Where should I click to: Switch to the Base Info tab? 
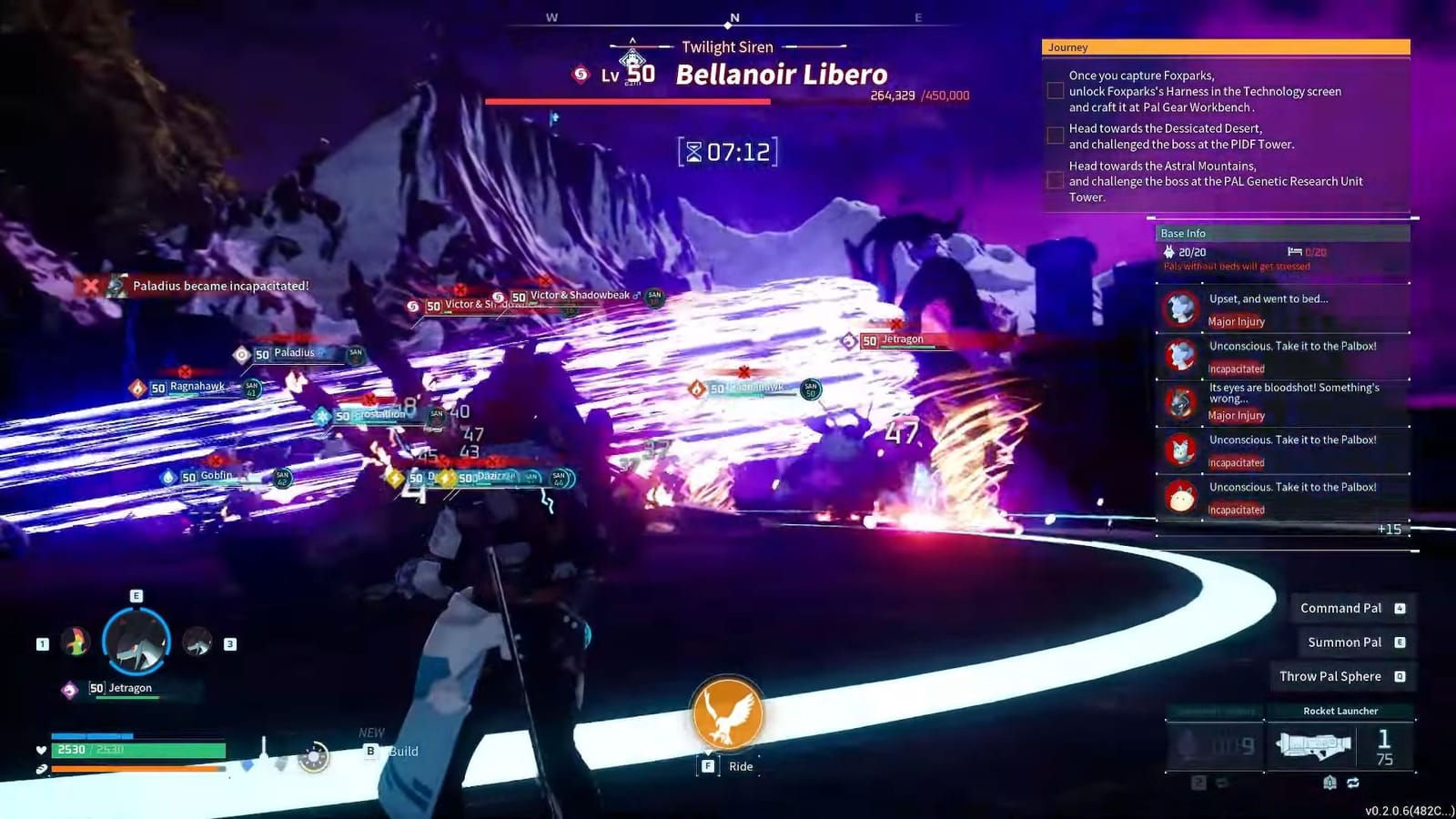[x=1183, y=233]
